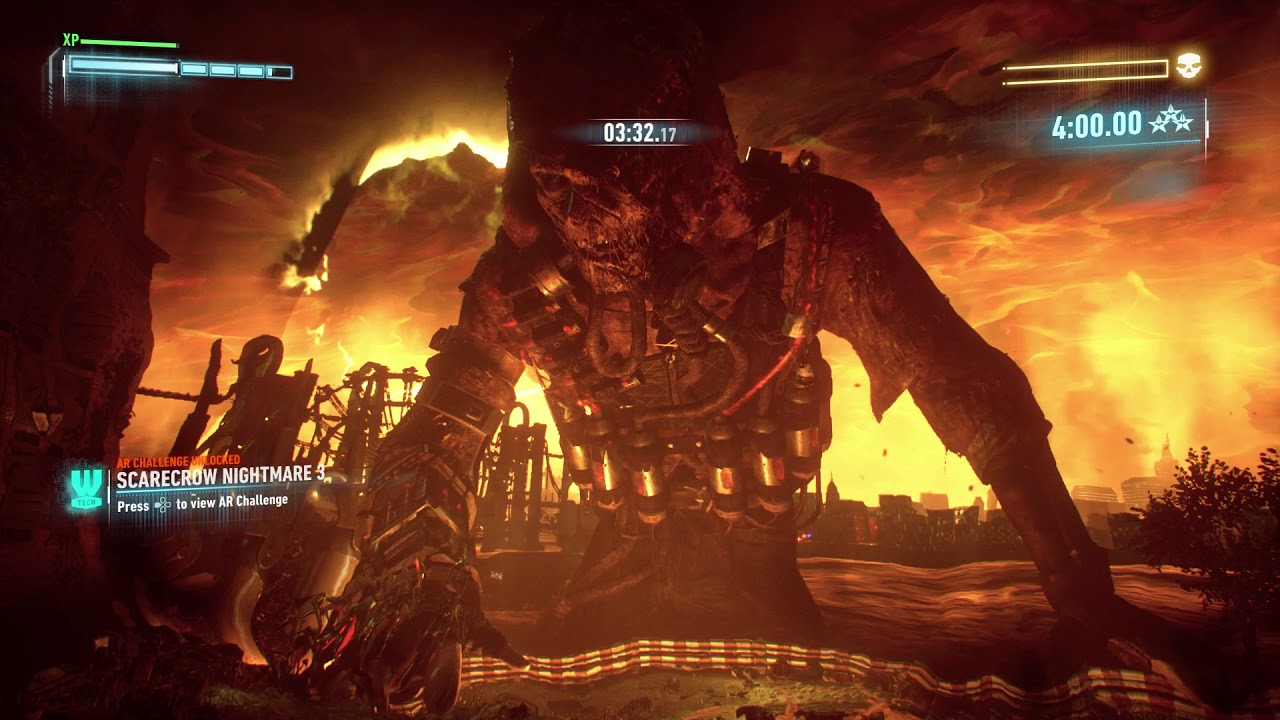Select the middle raised star icon

pyautogui.click(x=1172, y=115)
